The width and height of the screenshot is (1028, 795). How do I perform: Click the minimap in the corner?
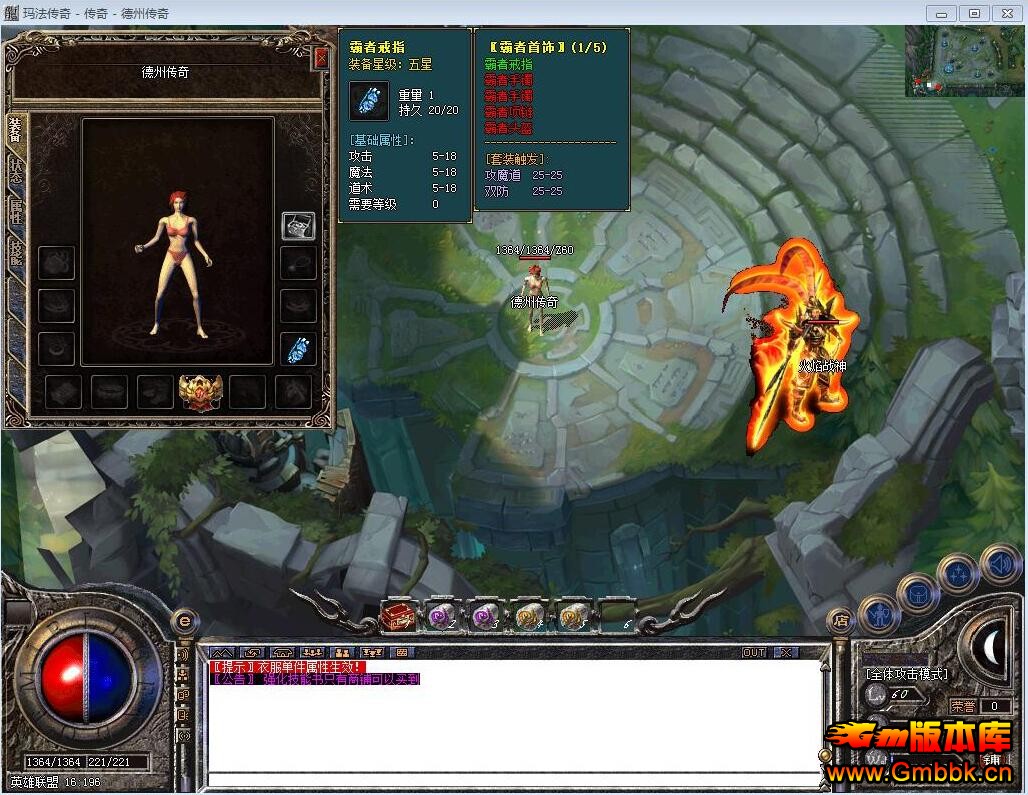coord(965,61)
